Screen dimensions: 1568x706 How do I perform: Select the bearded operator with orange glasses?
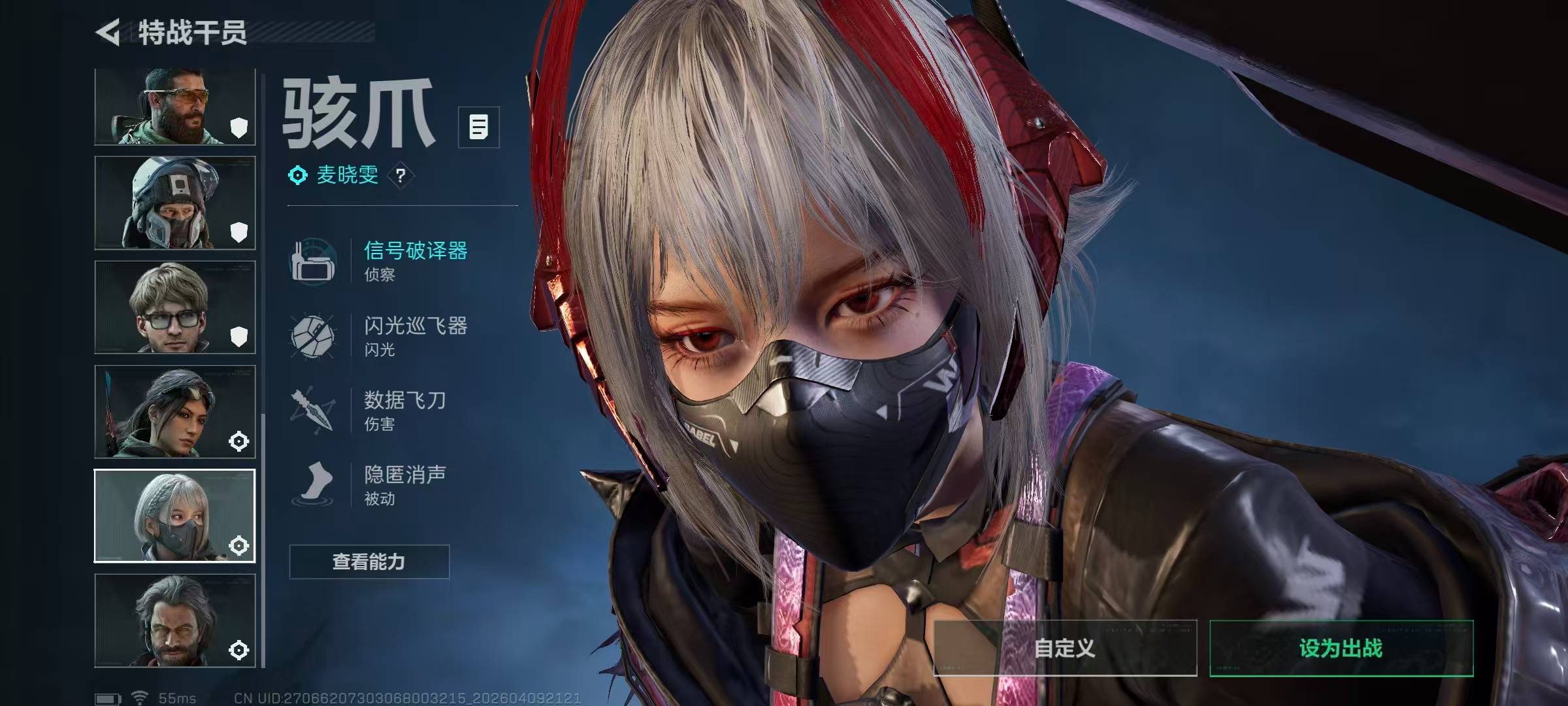click(174, 107)
